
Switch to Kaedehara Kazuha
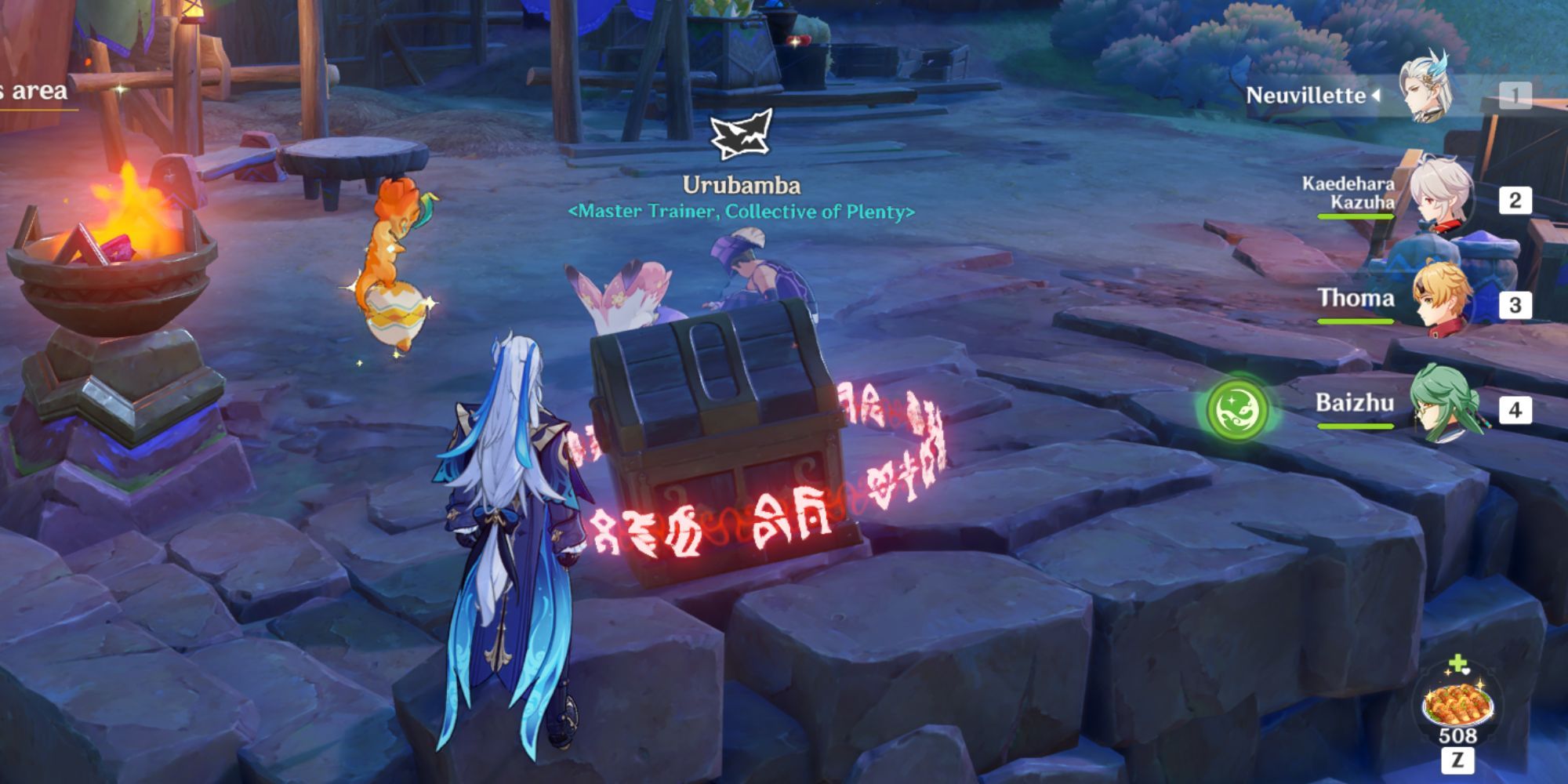coord(1441,198)
